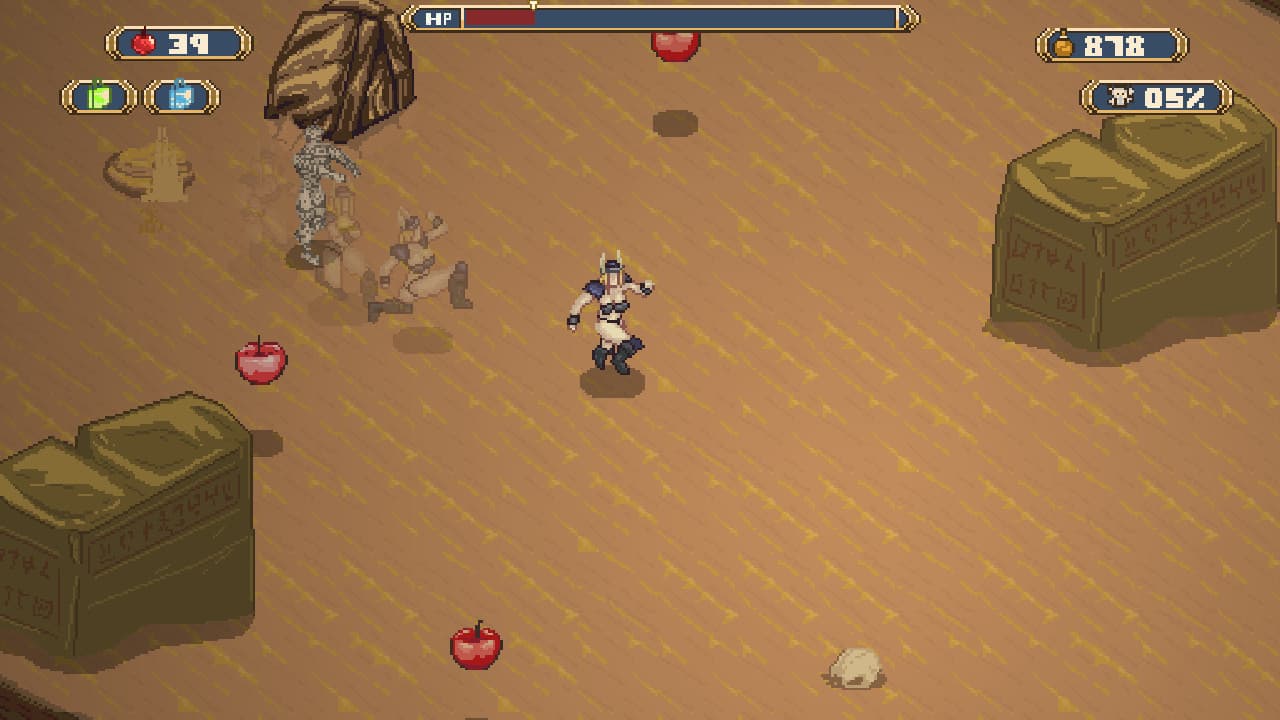This screenshot has width=1280, height=720.
Task: Click the red HP fill inside the bar
Action: point(500,17)
